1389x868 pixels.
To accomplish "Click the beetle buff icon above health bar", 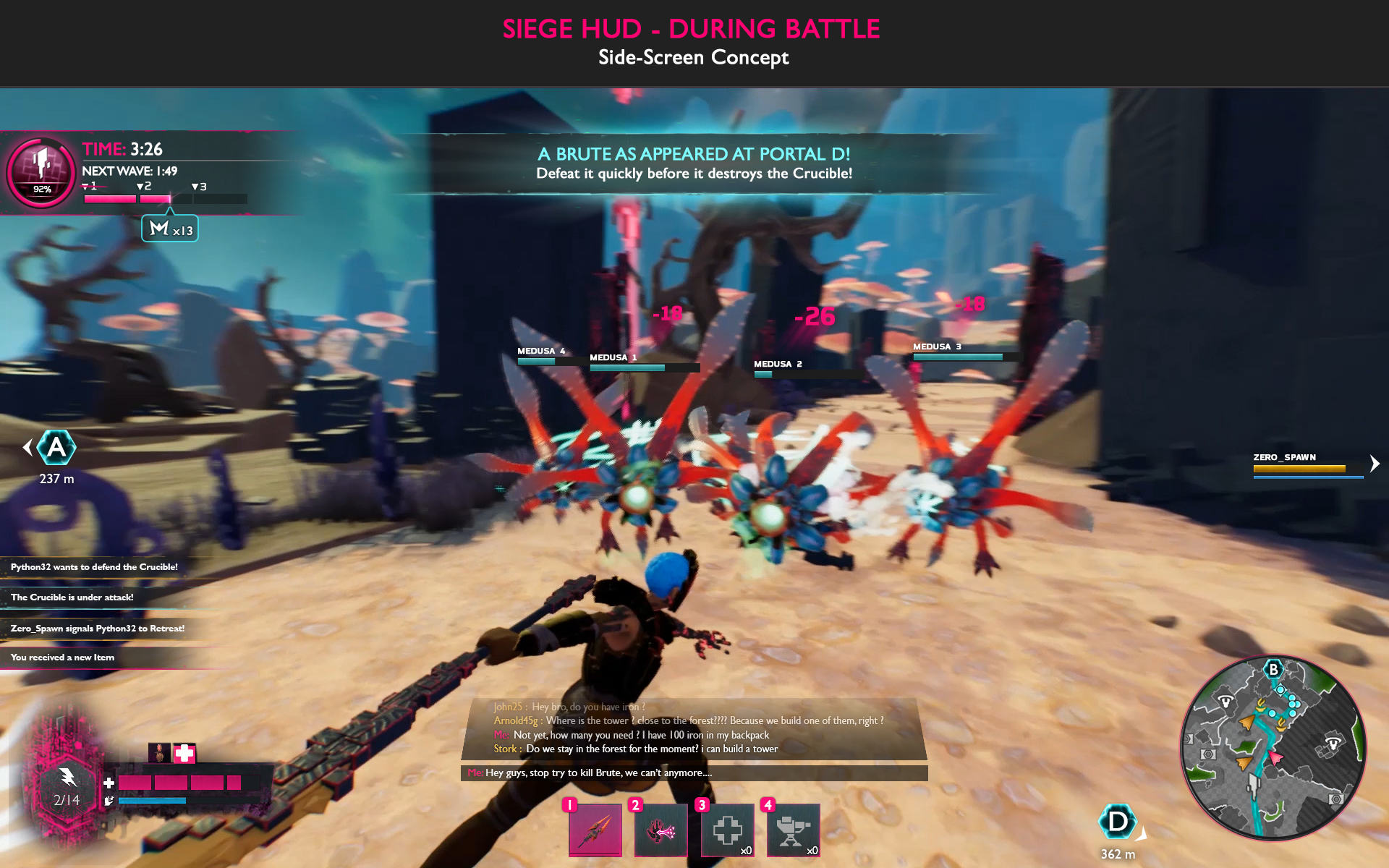I will click(158, 753).
